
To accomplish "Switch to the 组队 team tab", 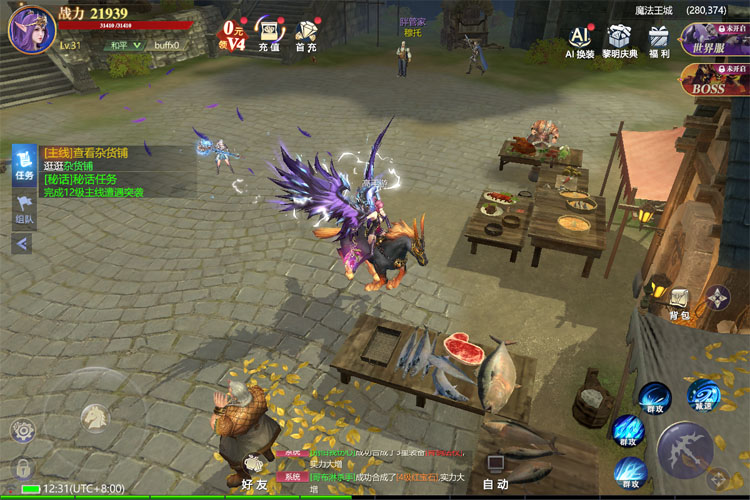I will pyautogui.click(x=24, y=209).
